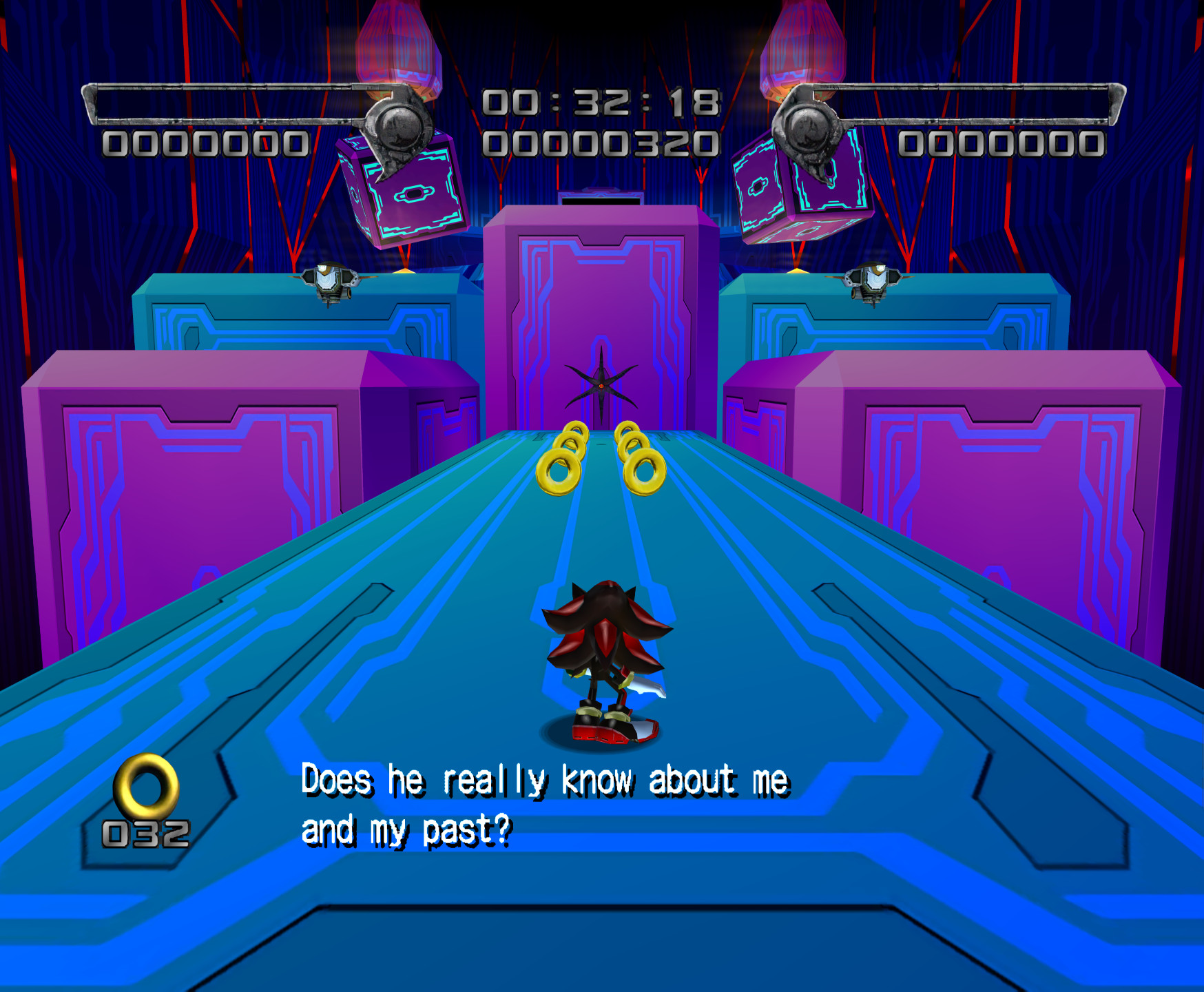Click the left 0000000 score counter
The image size is (1204, 992).
207,143
